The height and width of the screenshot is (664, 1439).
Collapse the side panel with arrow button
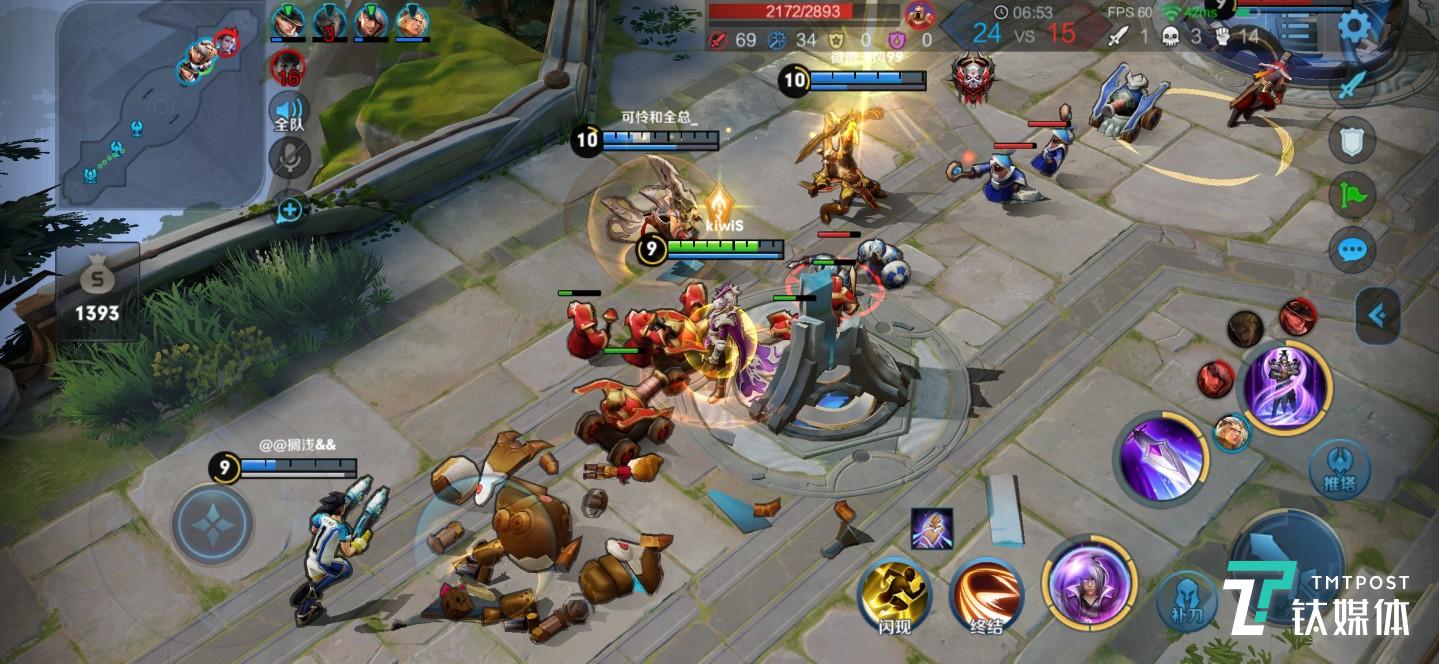[x=1377, y=316]
